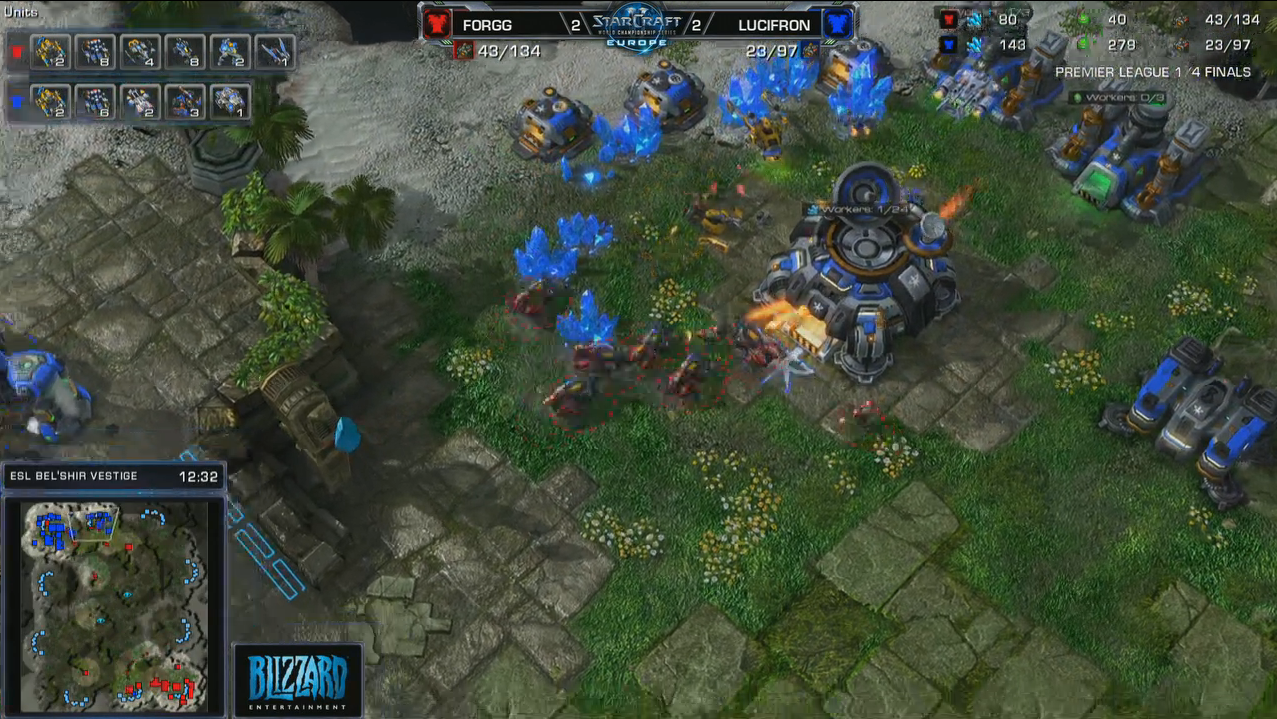Select red player's unit icon showing count 1

[x=273, y=52]
